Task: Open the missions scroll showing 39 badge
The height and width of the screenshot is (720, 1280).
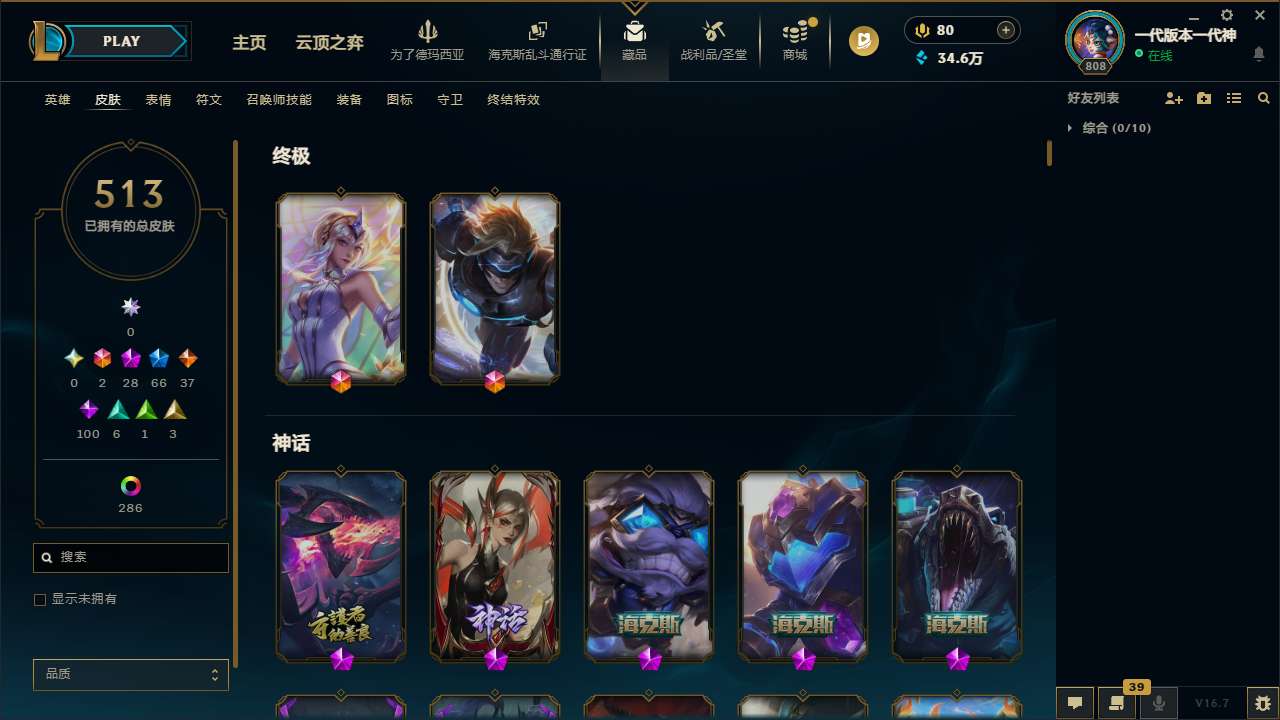Action: [1117, 702]
